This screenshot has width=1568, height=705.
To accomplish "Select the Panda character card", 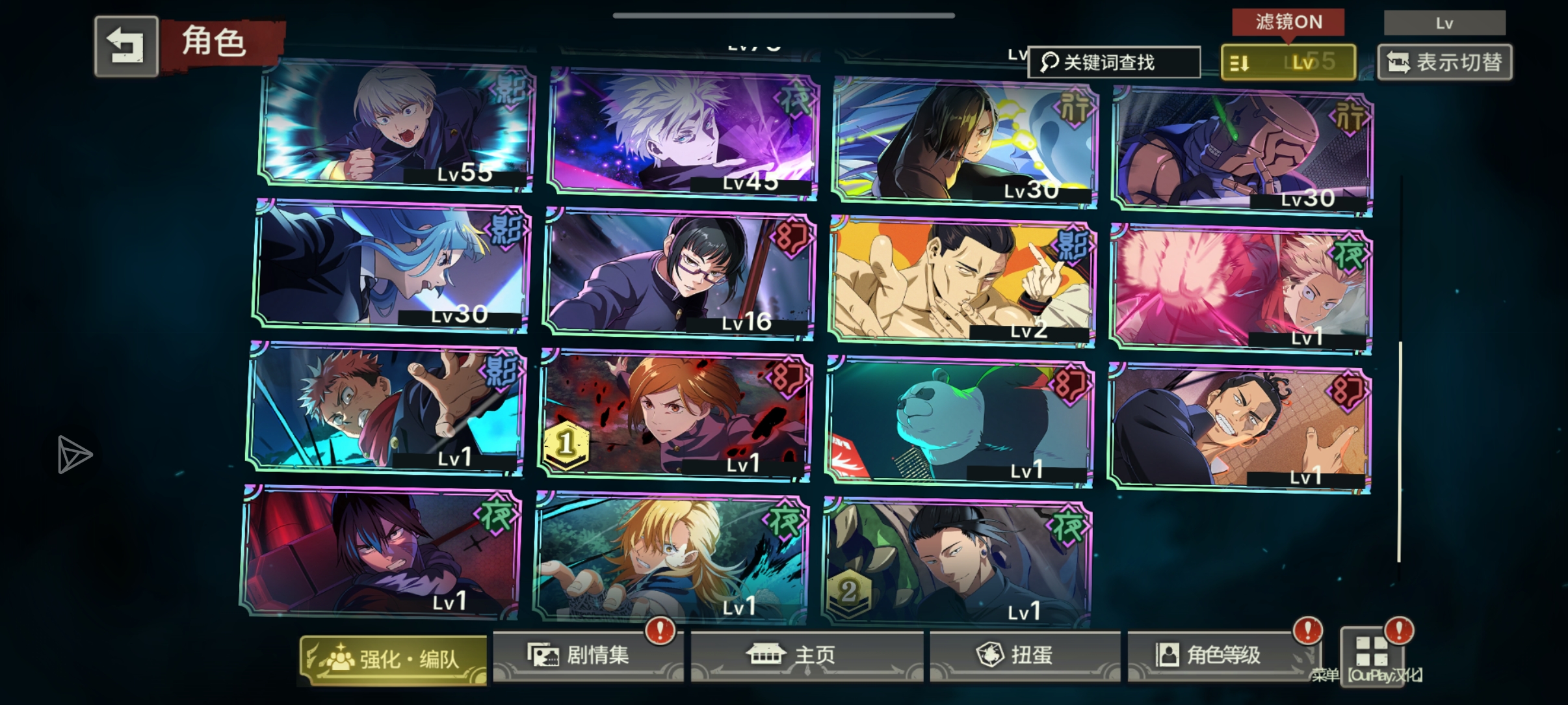I will coord(960,423).
